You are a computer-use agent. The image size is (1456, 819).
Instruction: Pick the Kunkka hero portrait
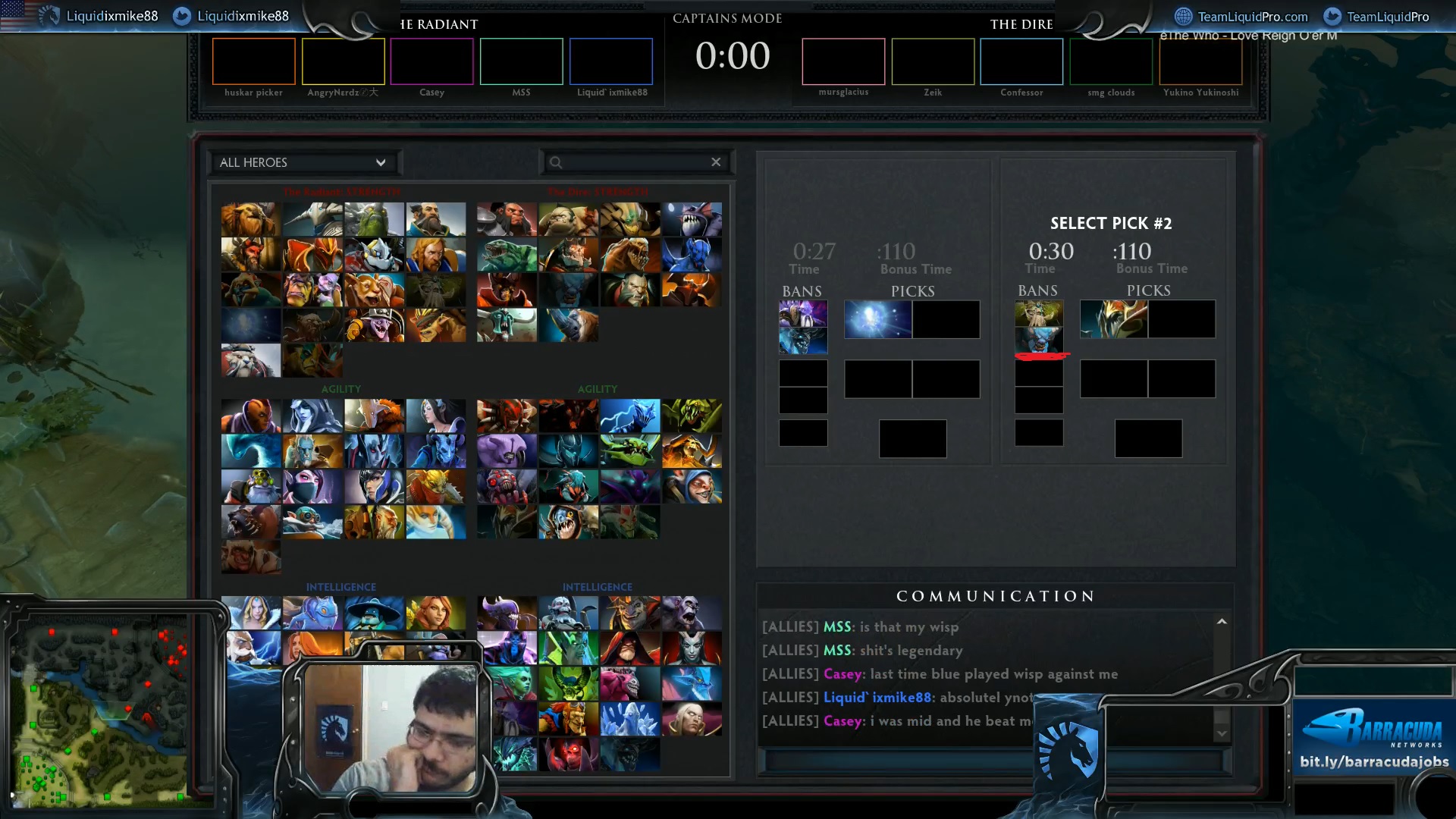[435, 220]
